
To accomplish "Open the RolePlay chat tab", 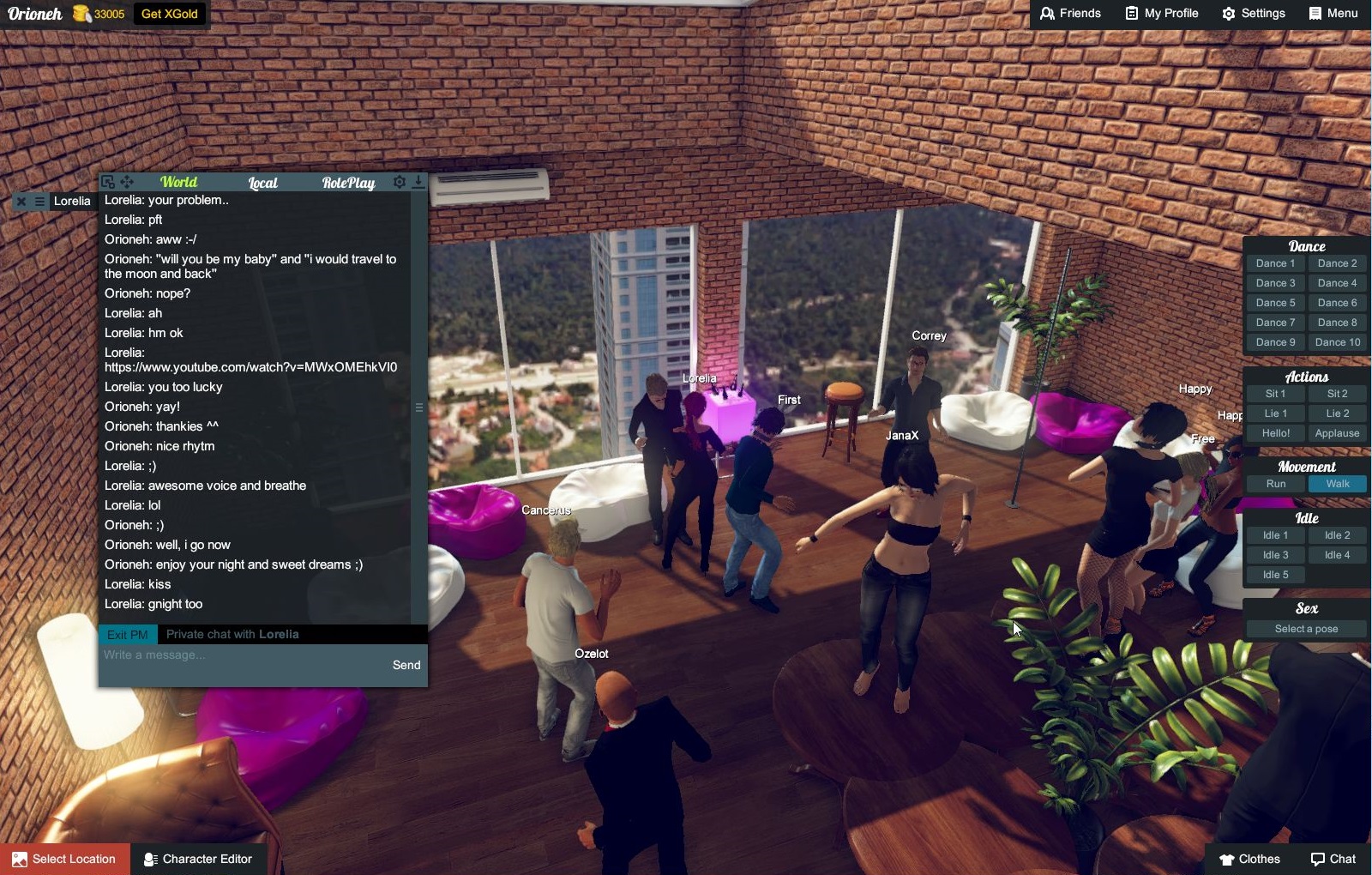I will (x=349, y=182).
